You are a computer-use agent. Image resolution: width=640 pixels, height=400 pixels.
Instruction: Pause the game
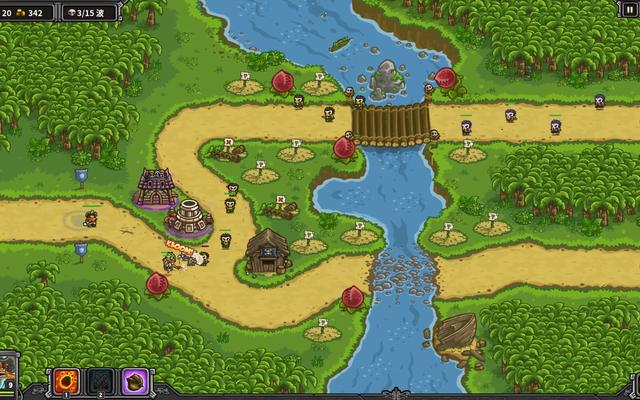[x=629, y=11]
